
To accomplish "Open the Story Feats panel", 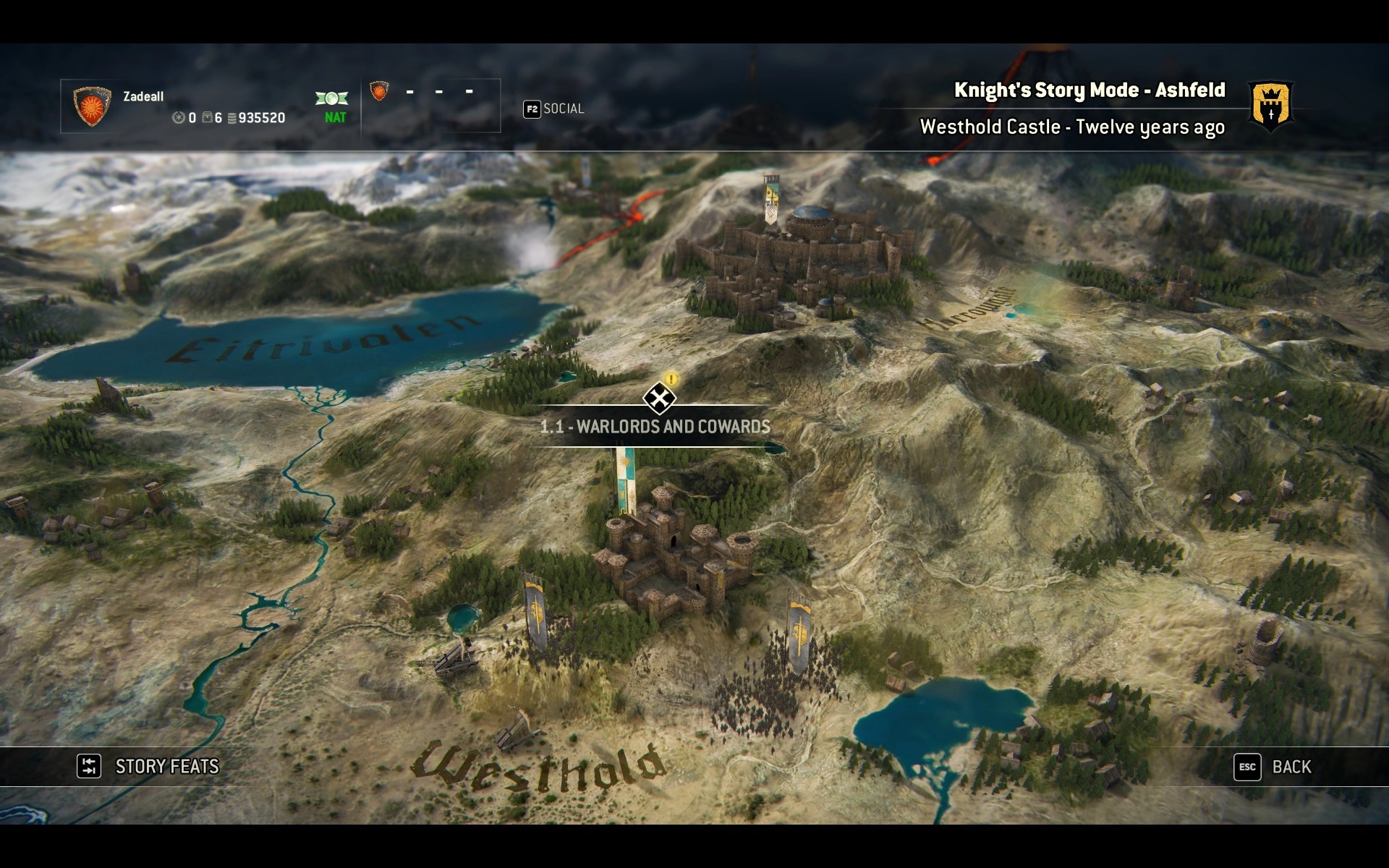I will [x=148, y=767].
